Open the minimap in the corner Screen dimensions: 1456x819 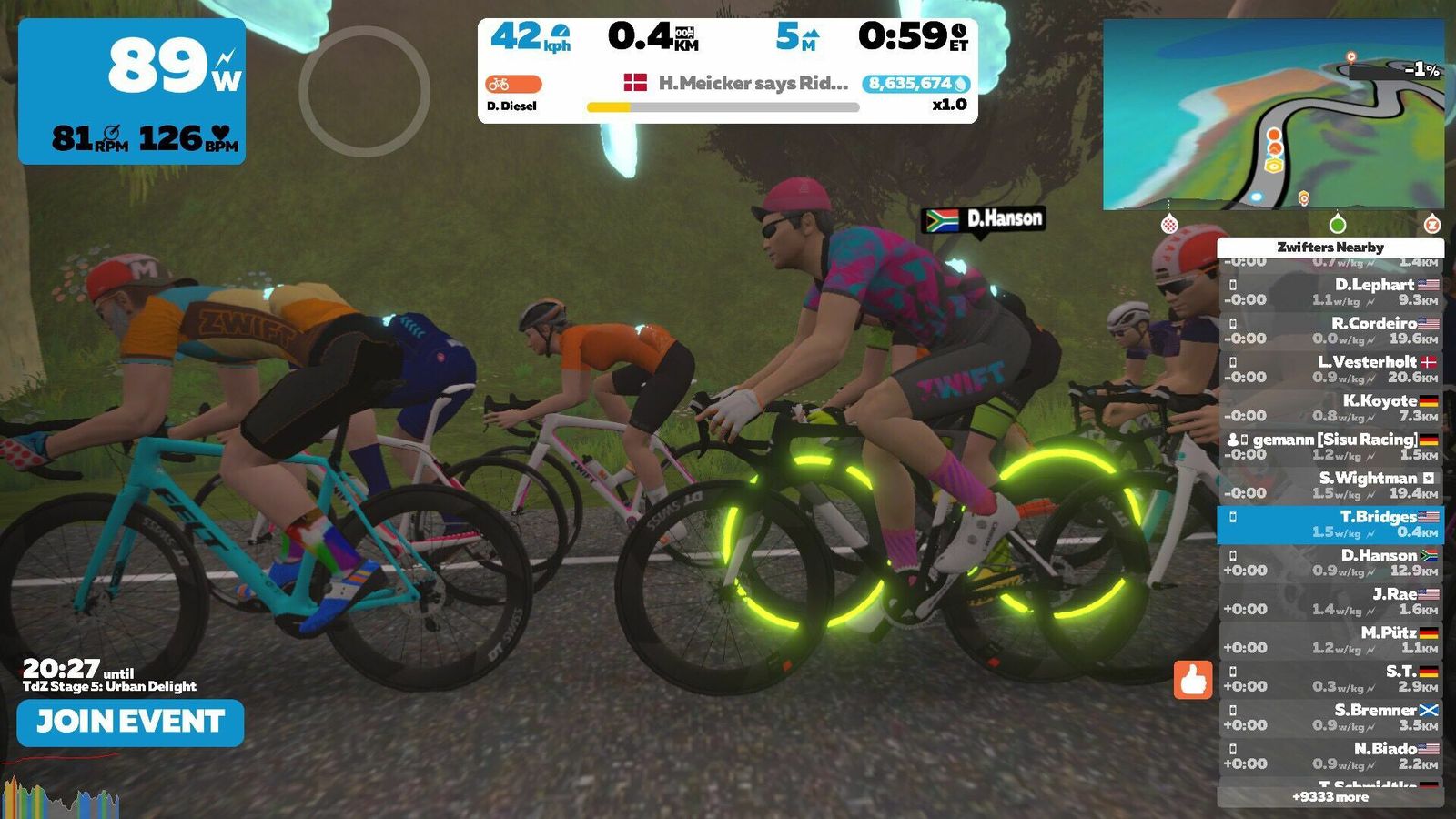tap(1272, 115)
